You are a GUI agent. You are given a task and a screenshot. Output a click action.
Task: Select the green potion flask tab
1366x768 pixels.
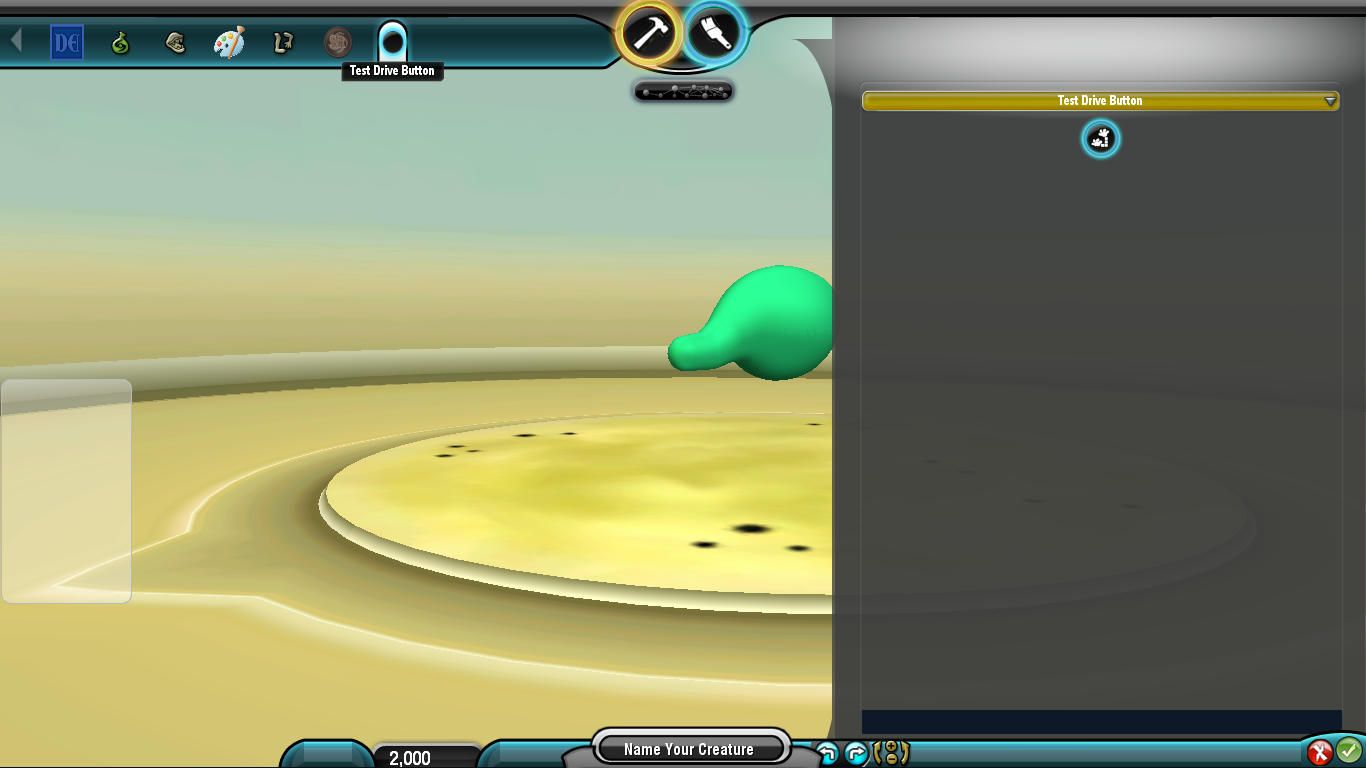(121, 43)
